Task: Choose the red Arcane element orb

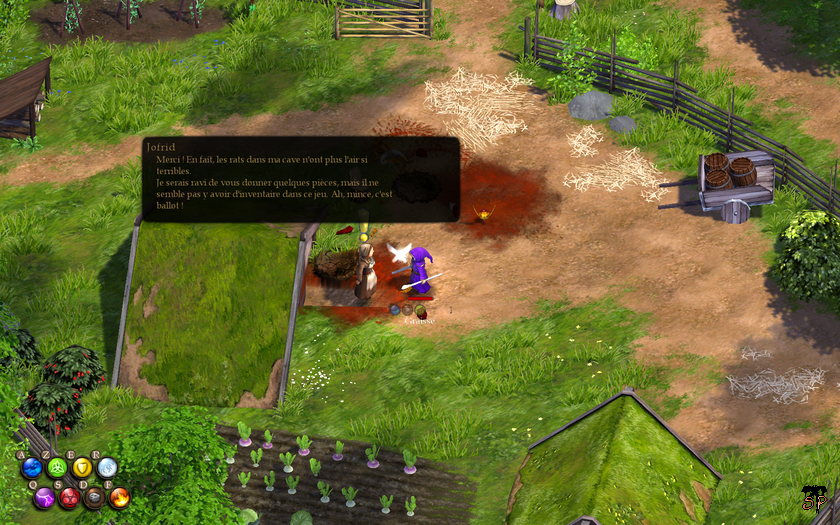Action: (70, 497)
